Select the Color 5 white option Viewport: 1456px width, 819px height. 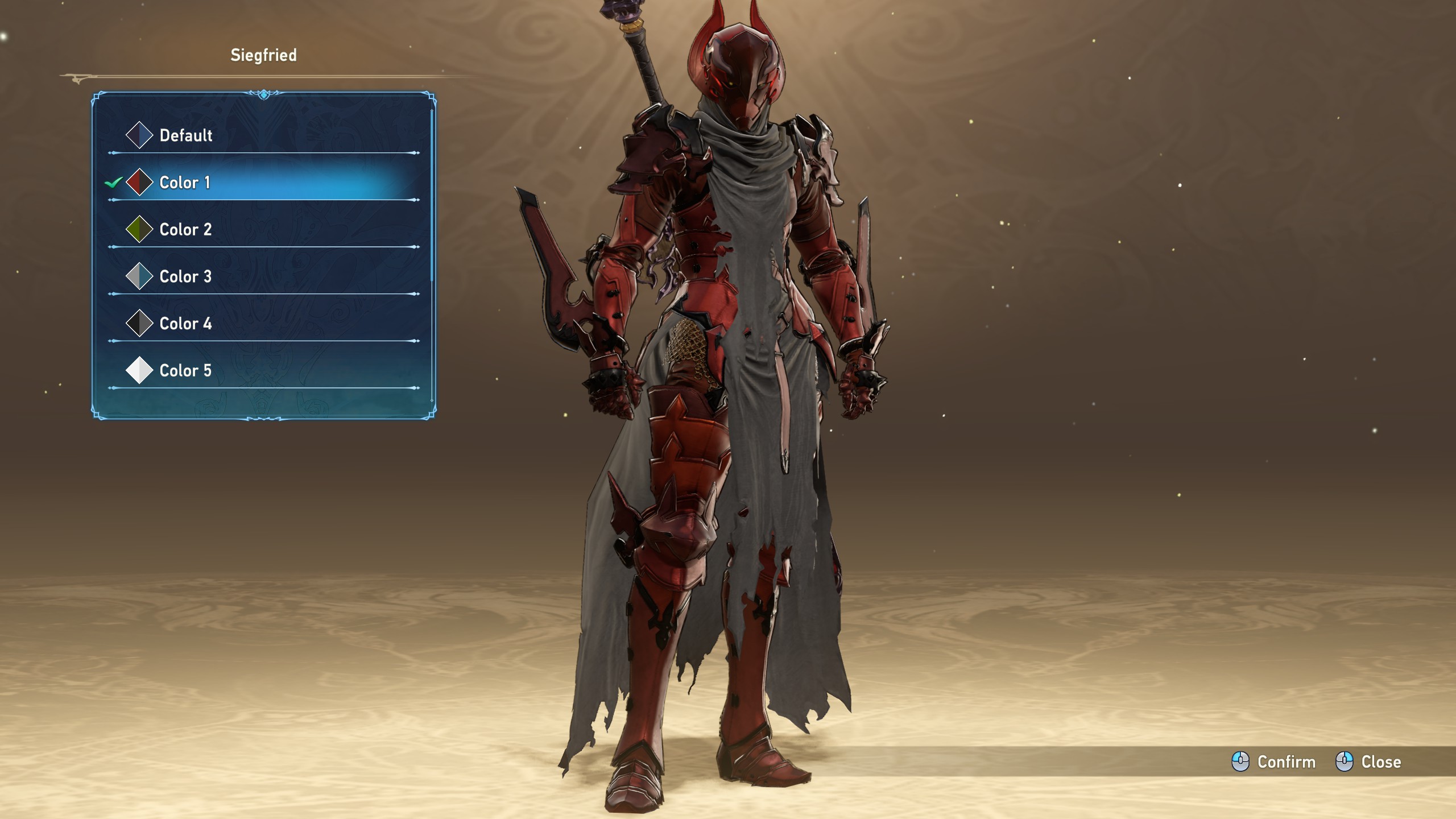(185, 371)
